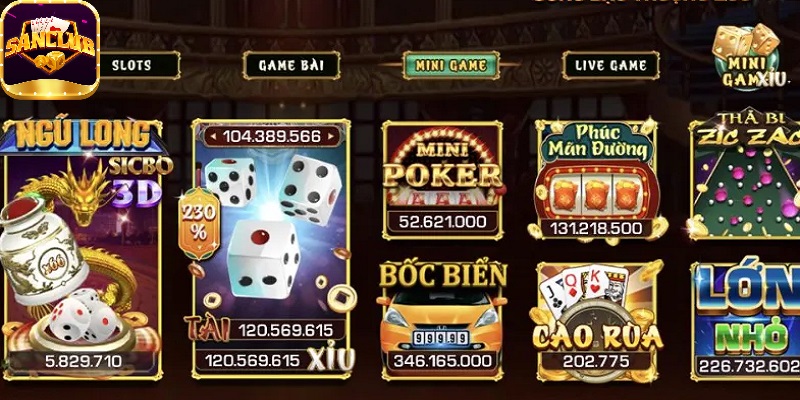Screen dimensions: 800x400
Task: Open the Phúc Mãn Đường slot game
Action: point(594,180)
